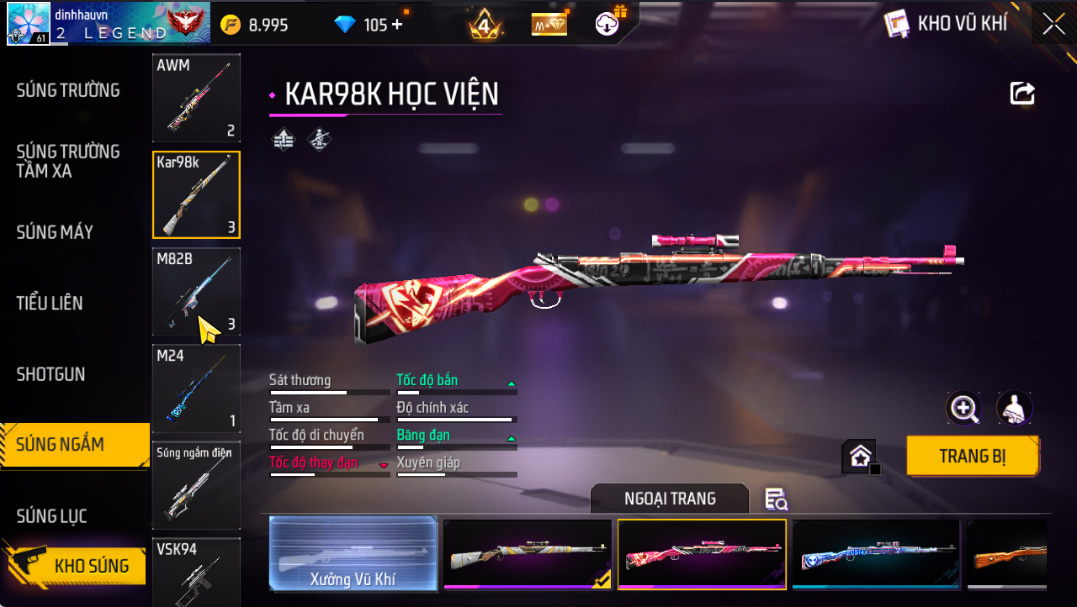The height and width of the screenshot is (607, 1077).
Task: Pick the M82B sniper tile
Action: [x=196, y=291]
